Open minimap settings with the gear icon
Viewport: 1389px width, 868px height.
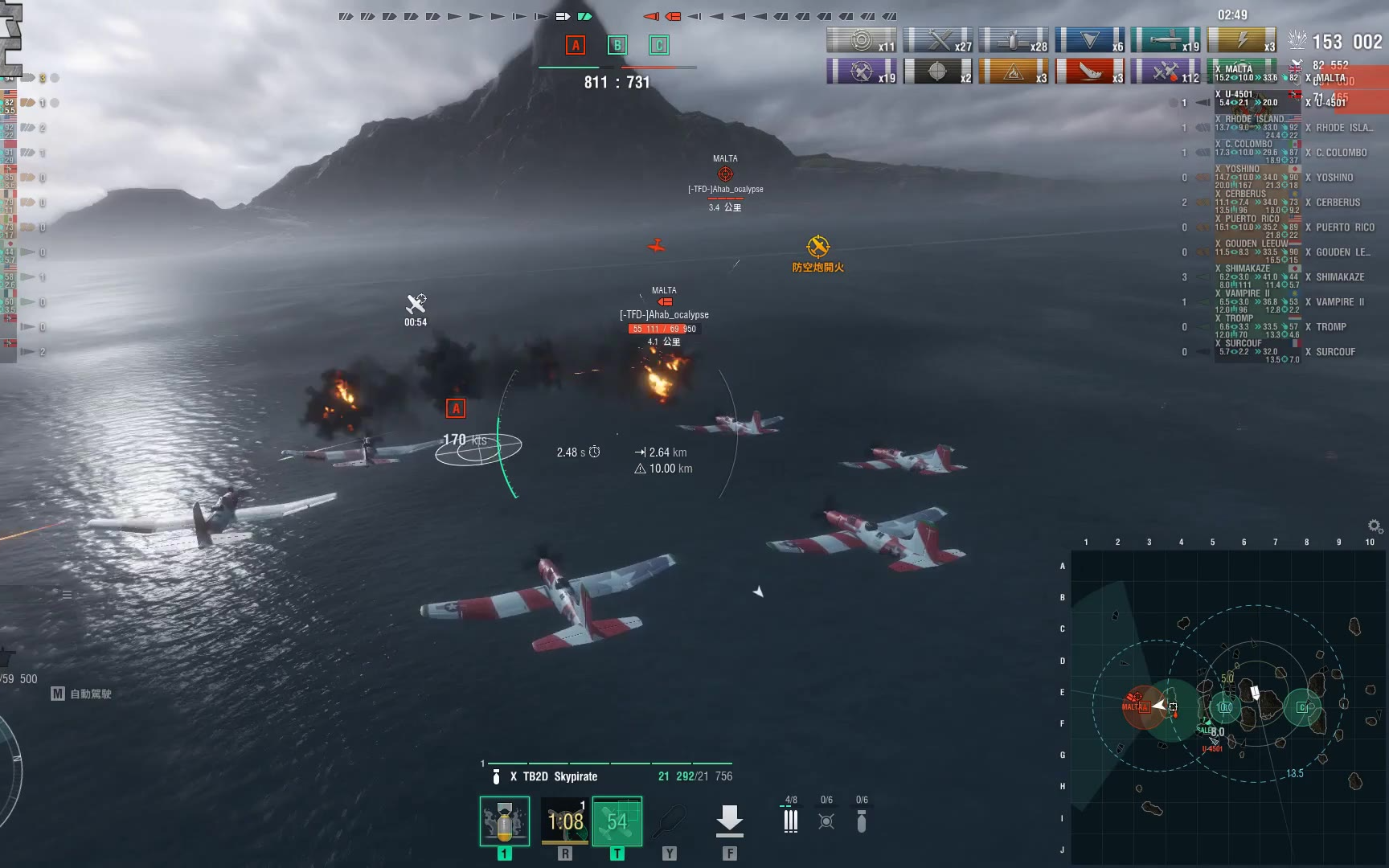click(x=1375, y=526)
